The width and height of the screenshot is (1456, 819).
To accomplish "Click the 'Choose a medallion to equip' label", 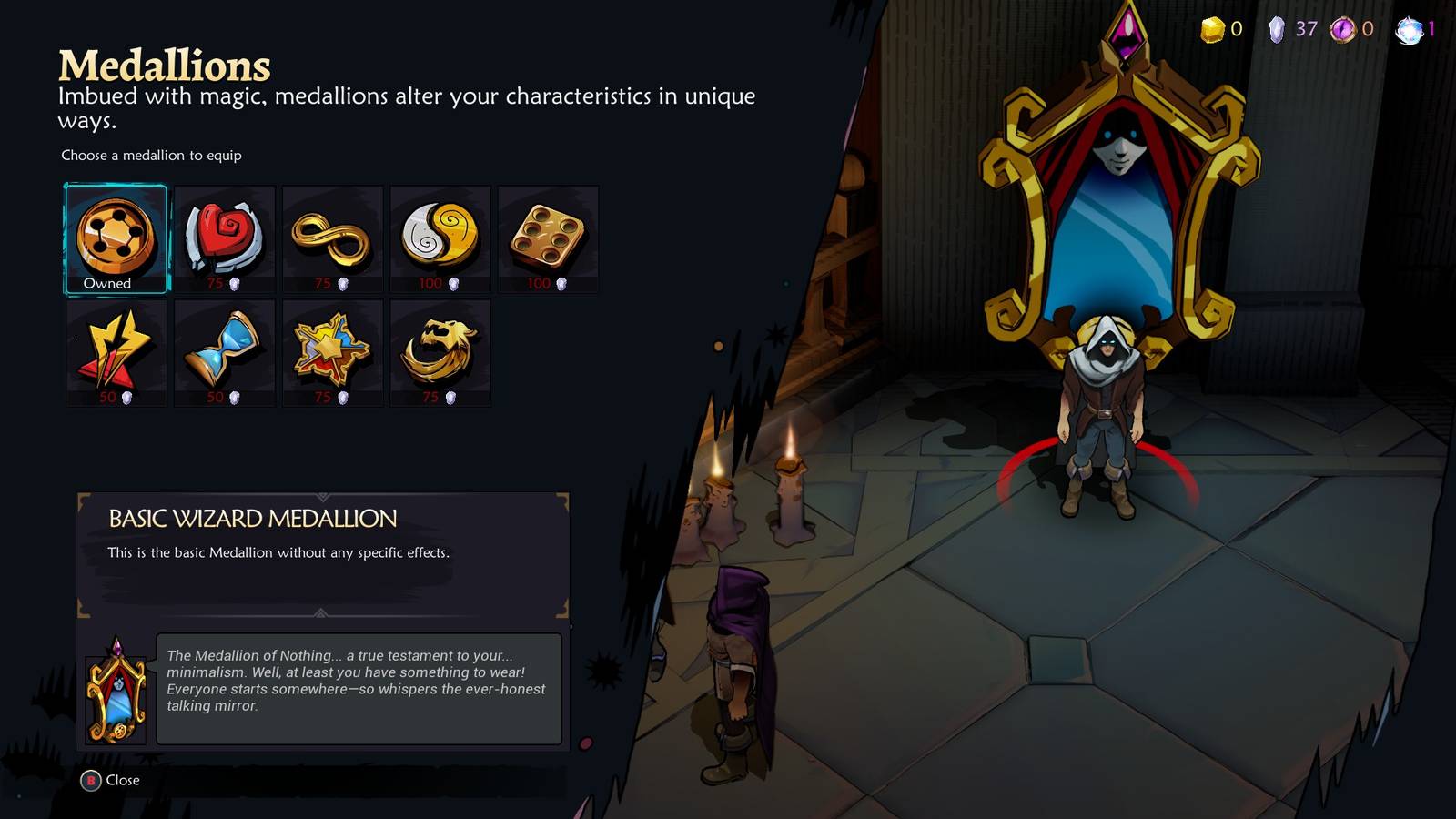I will pos(150,156).
